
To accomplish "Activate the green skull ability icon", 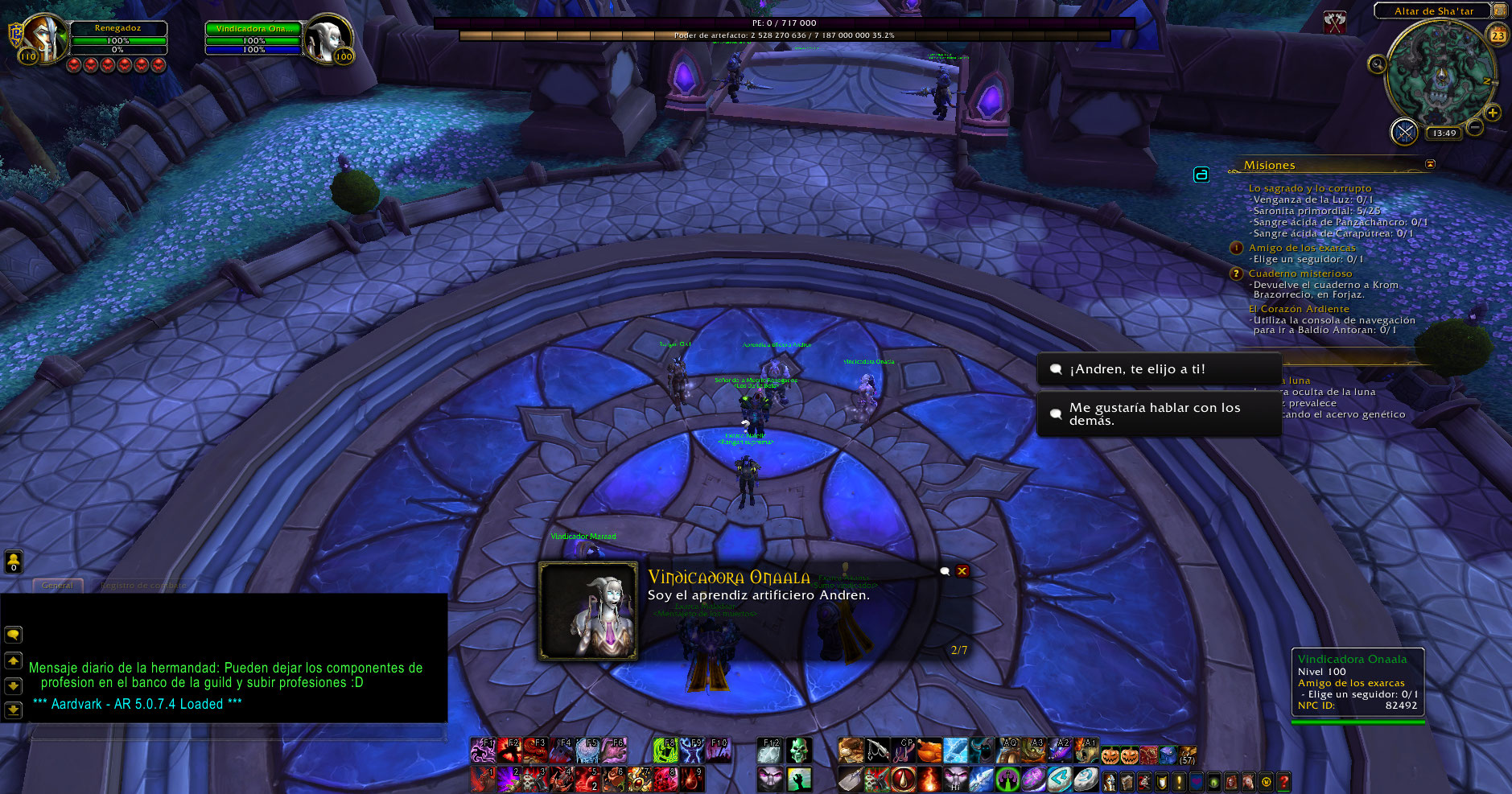I will [x=797, y=751].
